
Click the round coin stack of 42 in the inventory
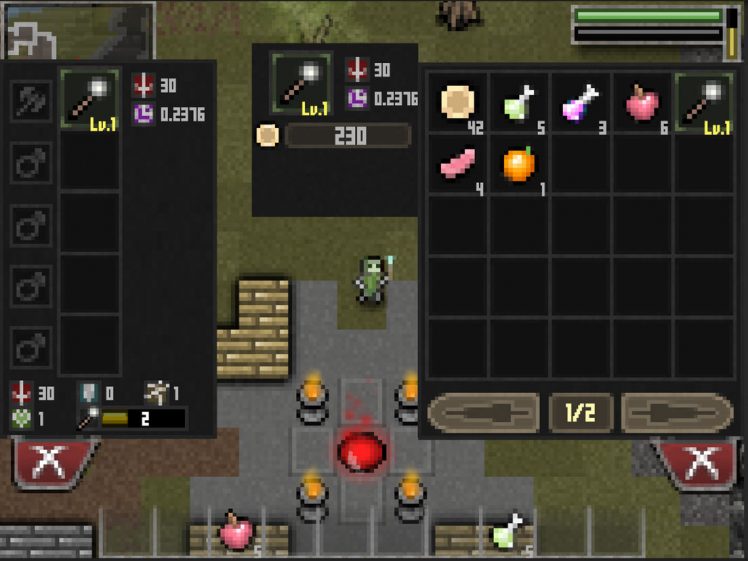tap(458, 102)
